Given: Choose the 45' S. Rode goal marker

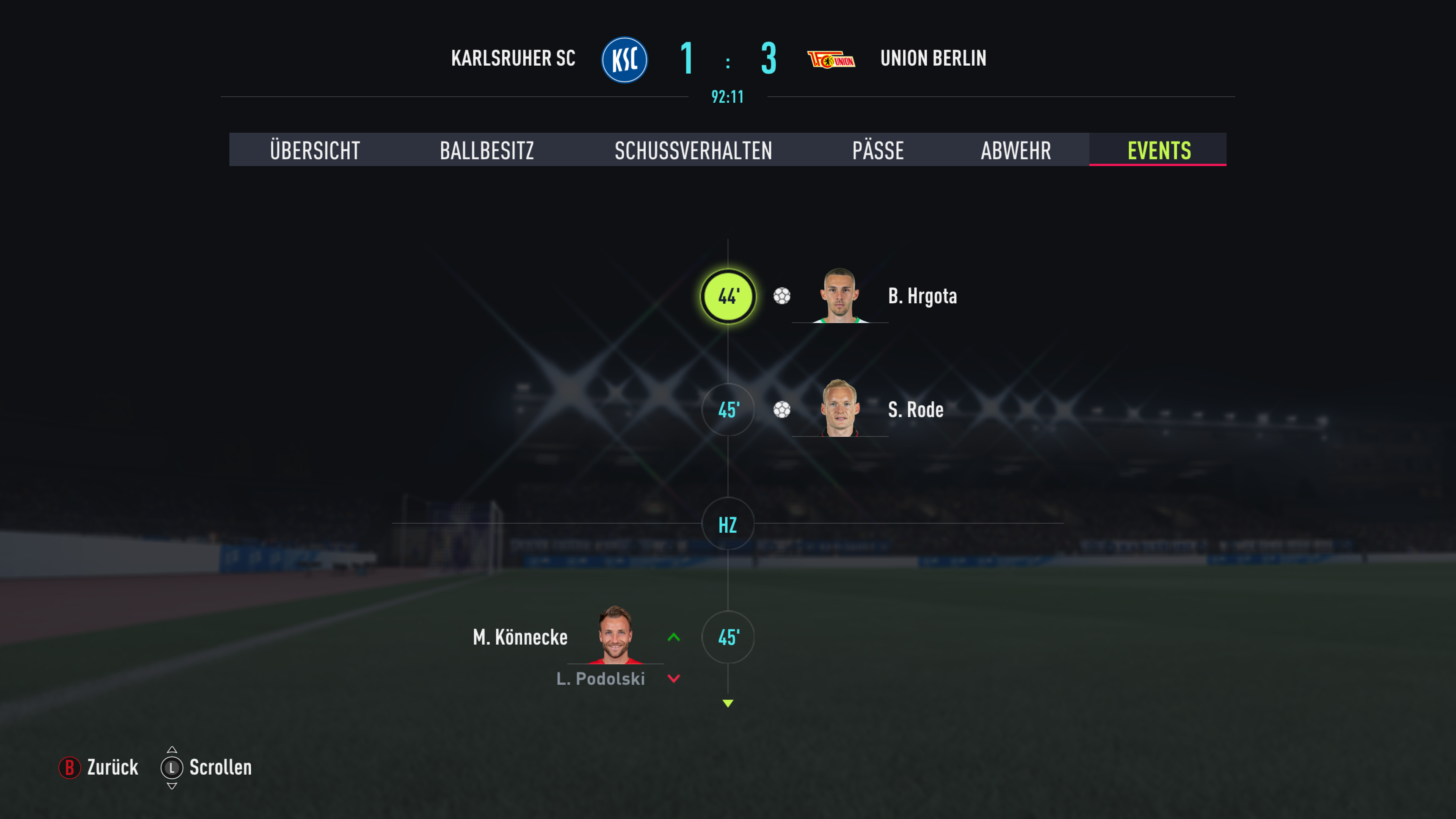Looking at the screenshot, I should (x=728, y=410).
